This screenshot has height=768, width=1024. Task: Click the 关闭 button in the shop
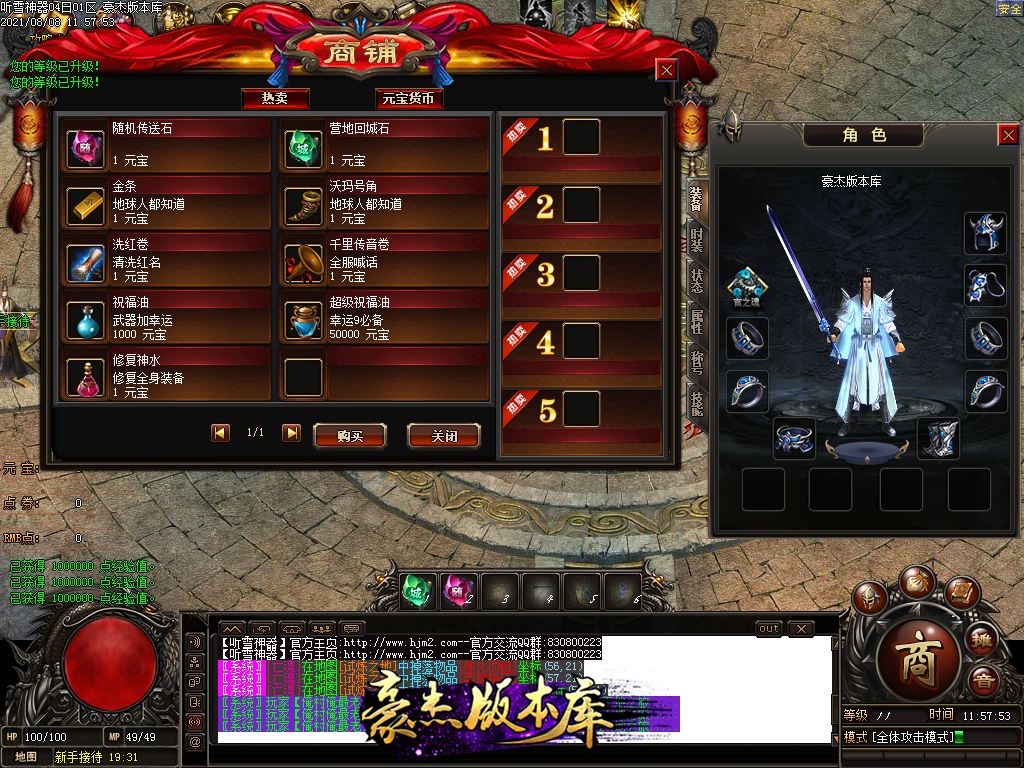point(443,436)
